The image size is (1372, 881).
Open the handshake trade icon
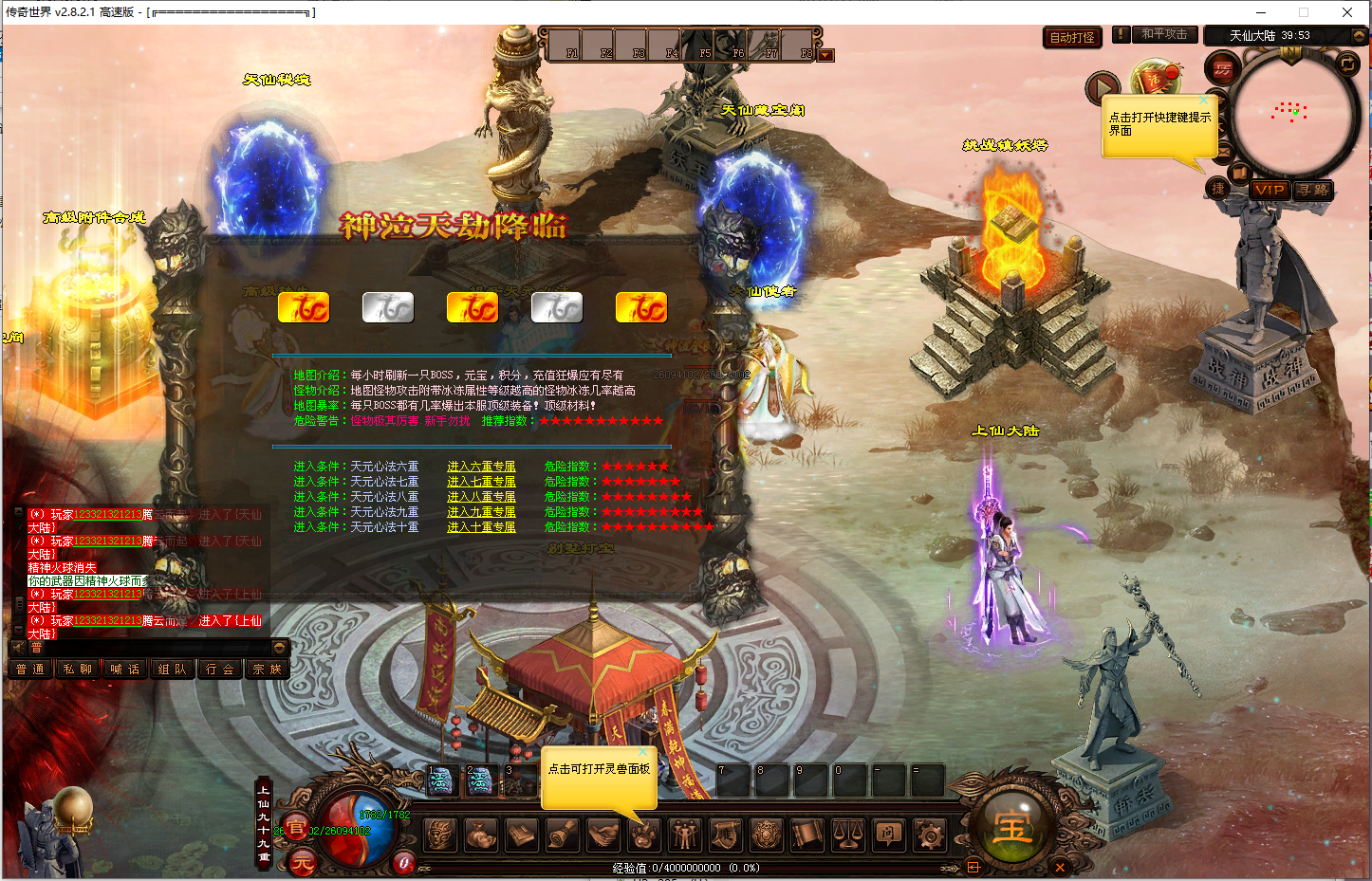(603, 835)
